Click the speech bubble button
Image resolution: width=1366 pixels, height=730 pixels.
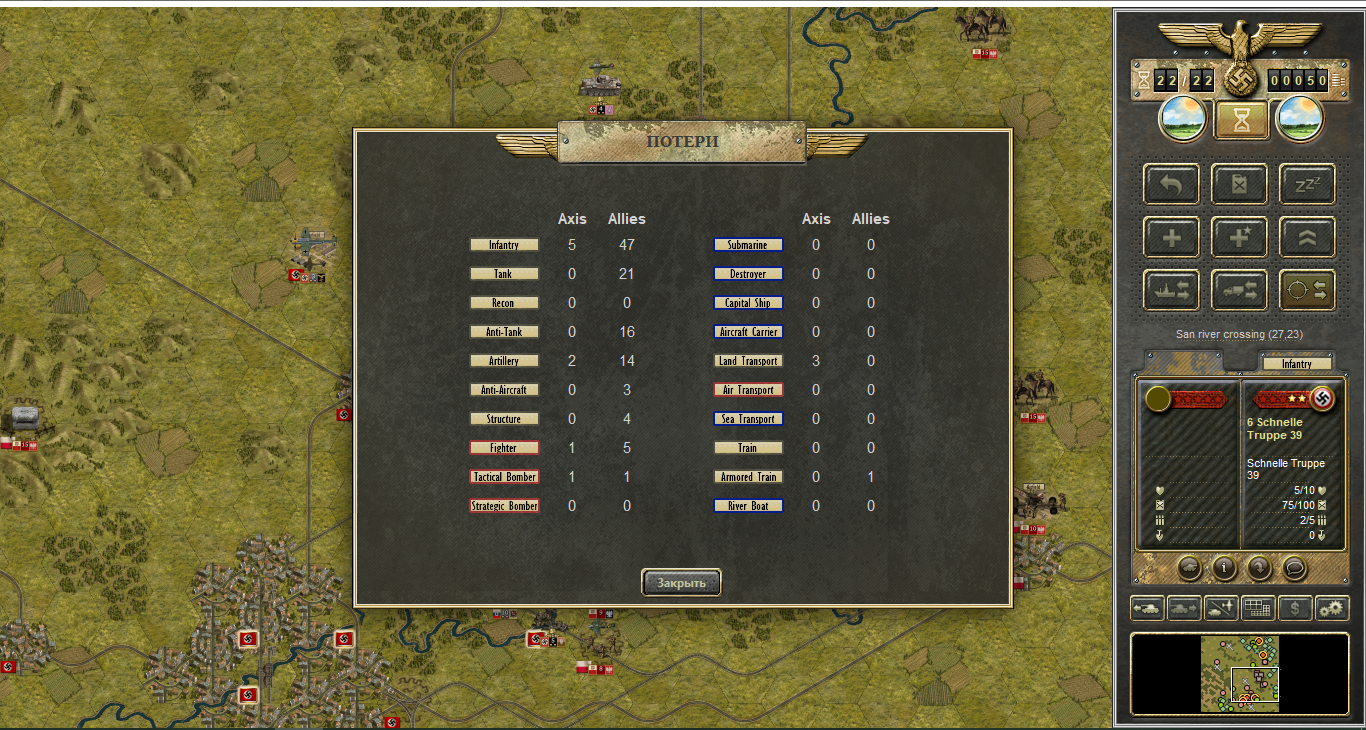1294,568
